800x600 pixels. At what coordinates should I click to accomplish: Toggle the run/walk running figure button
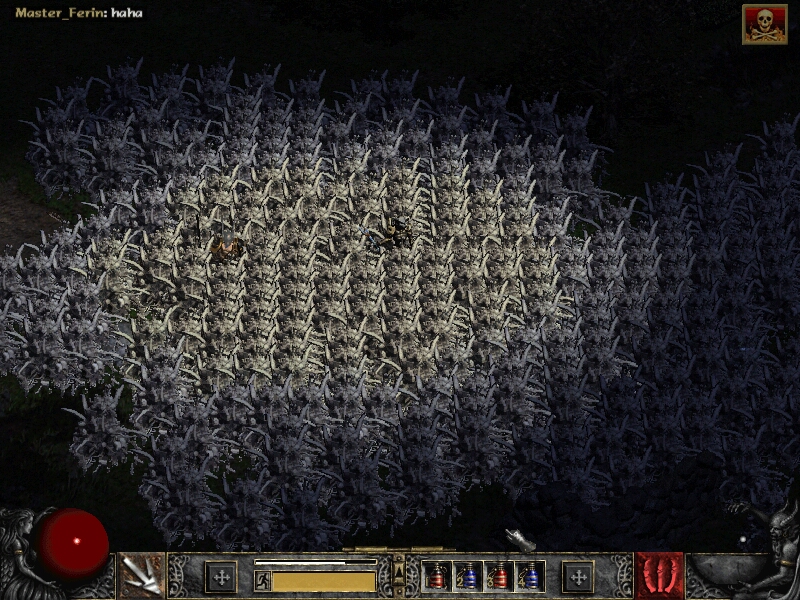click(262, 580)
